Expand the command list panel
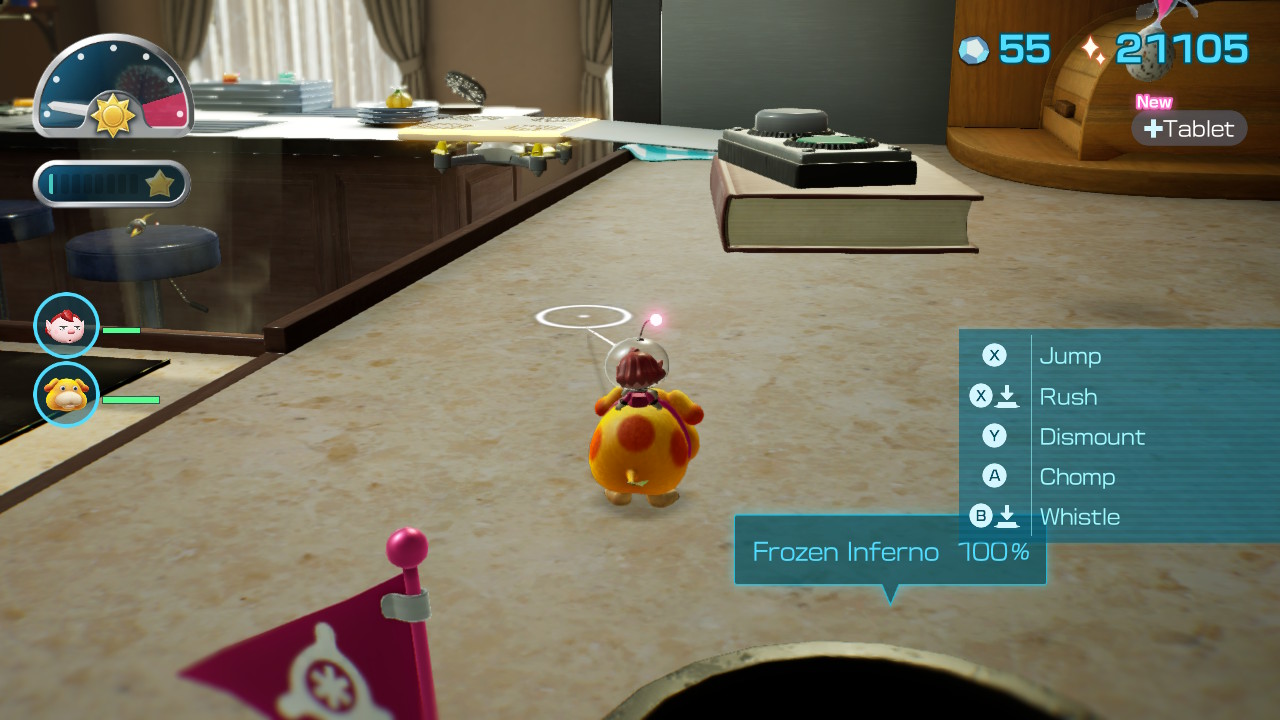1280x720 pixels. (x=1115, y=436)
